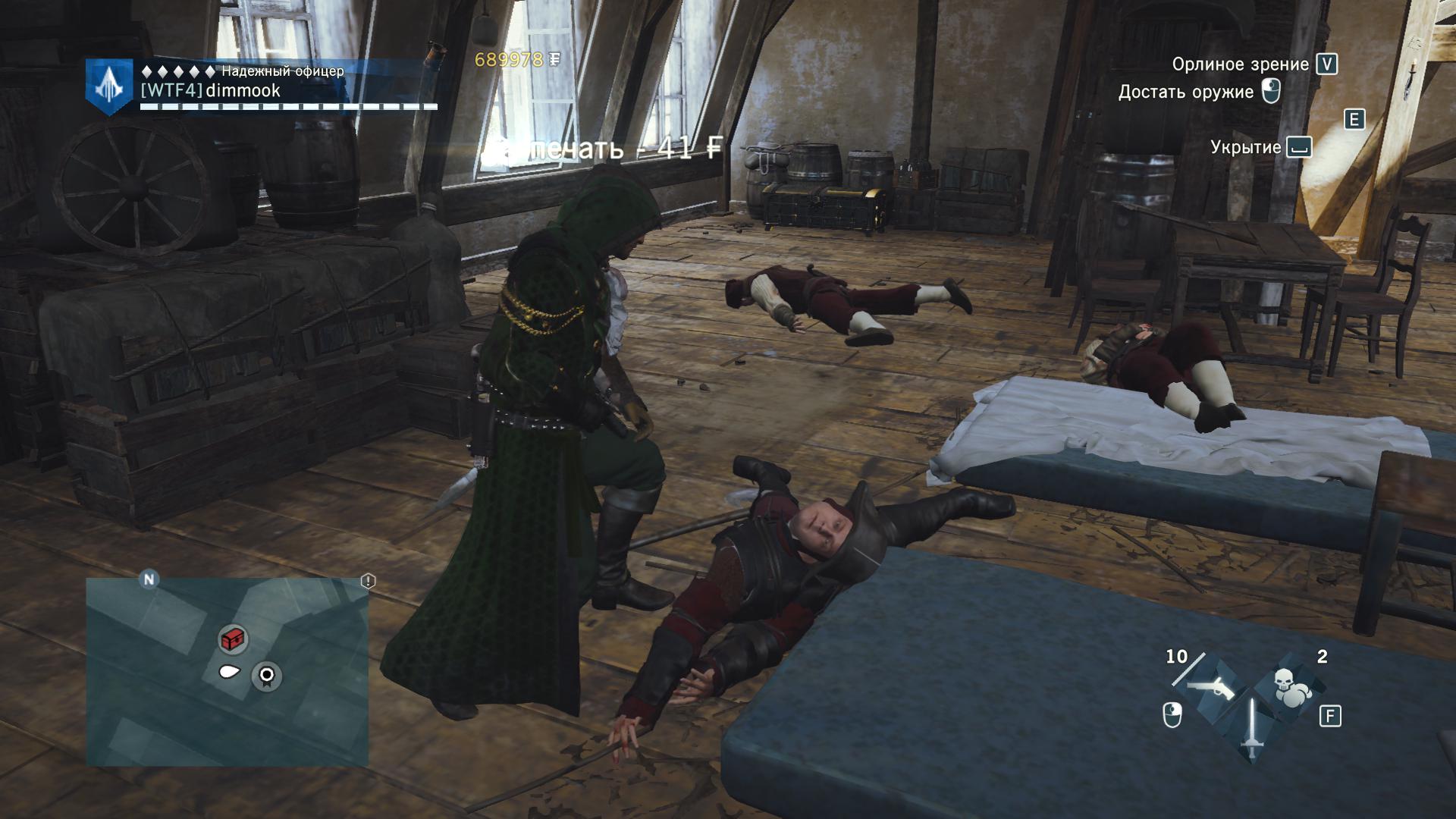Select the red chest marker on minimap
1456x819 pixels.
(234, 639)
